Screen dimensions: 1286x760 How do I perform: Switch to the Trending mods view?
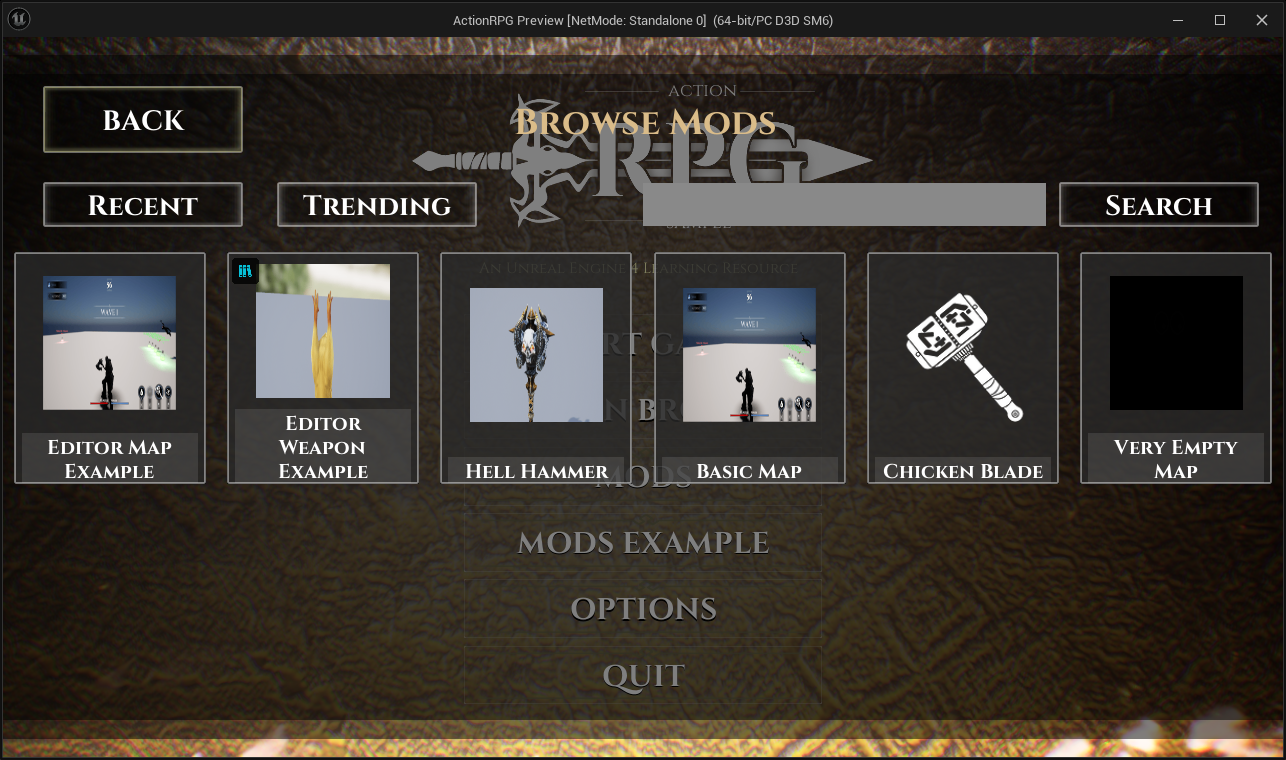(377, 204)
